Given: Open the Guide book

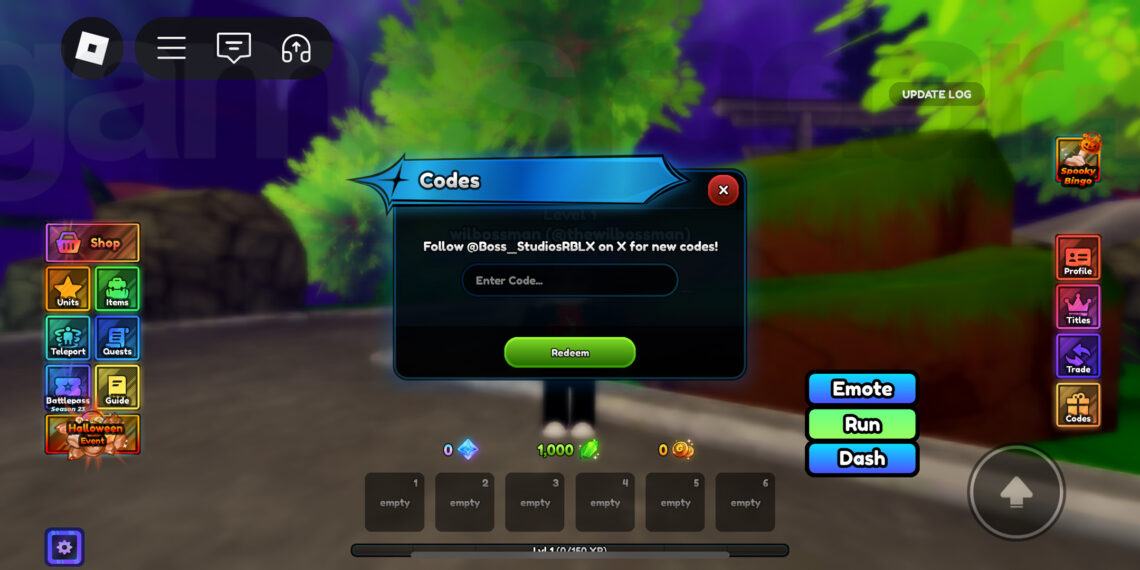Looking at the screenshot, I should point(117,388).
